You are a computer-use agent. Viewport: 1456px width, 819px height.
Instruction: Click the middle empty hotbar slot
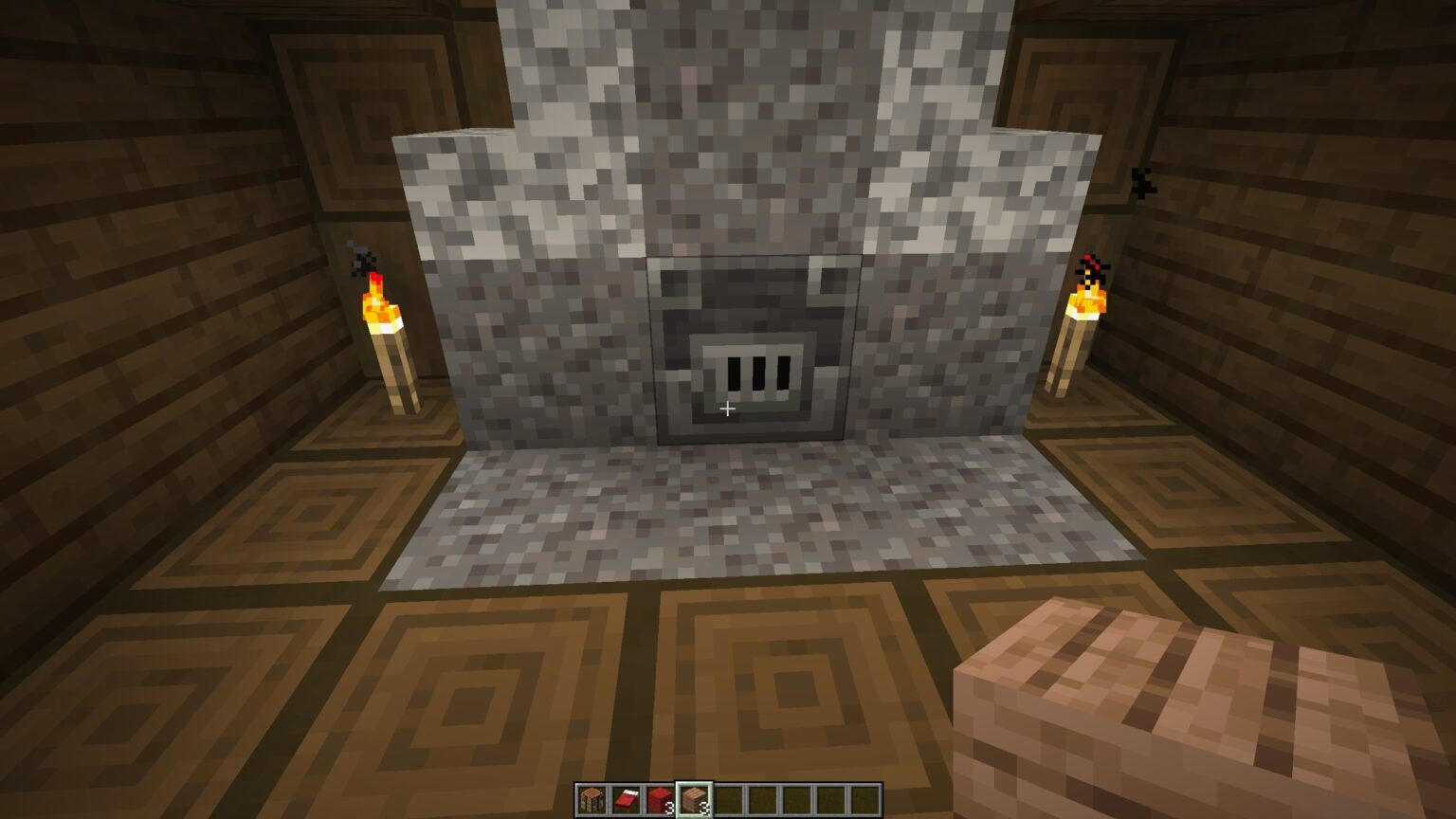pyautogui.click(x=797, y=799)
